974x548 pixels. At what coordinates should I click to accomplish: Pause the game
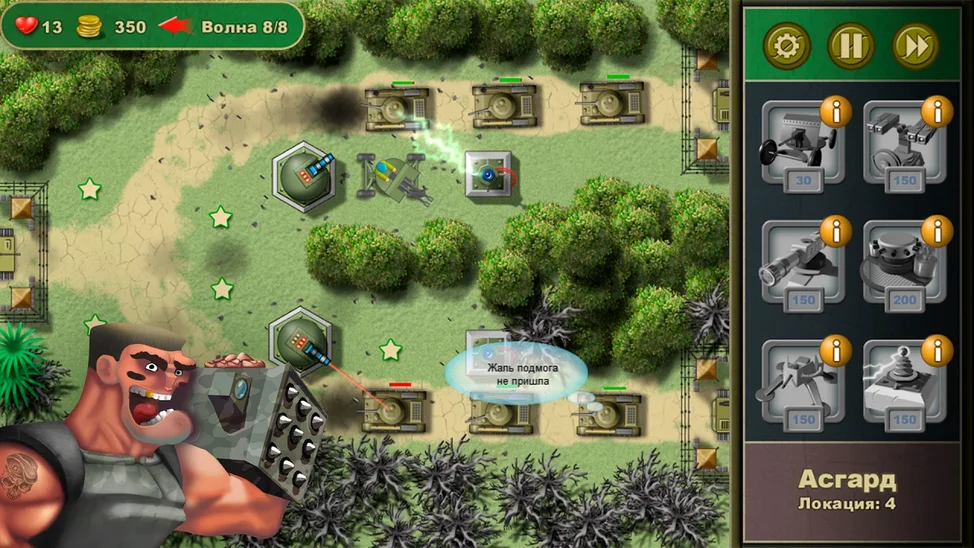click(851, 46)
